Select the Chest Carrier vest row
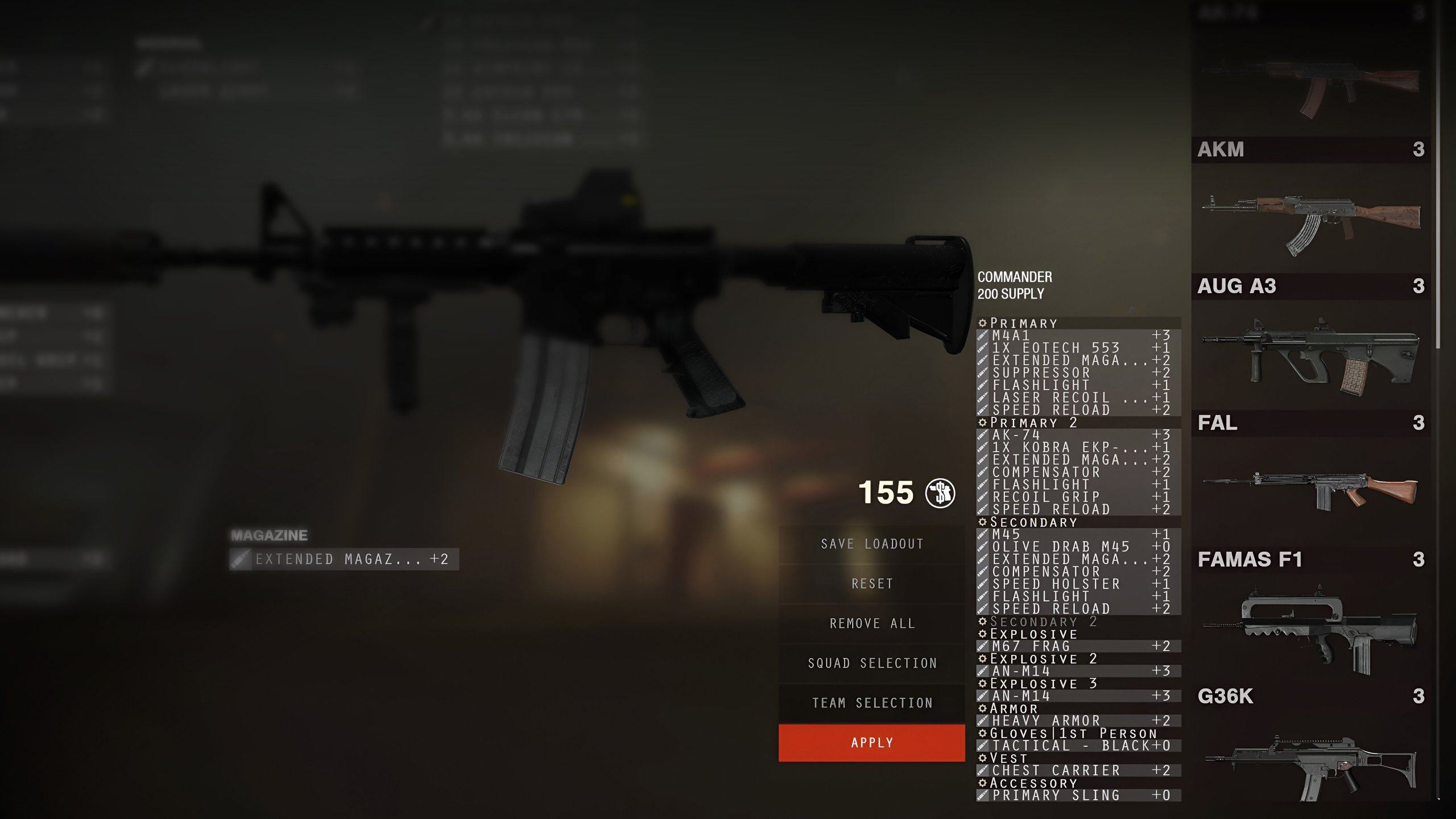This screenshot has width=1456, height=819. [x=1078, y=771]
